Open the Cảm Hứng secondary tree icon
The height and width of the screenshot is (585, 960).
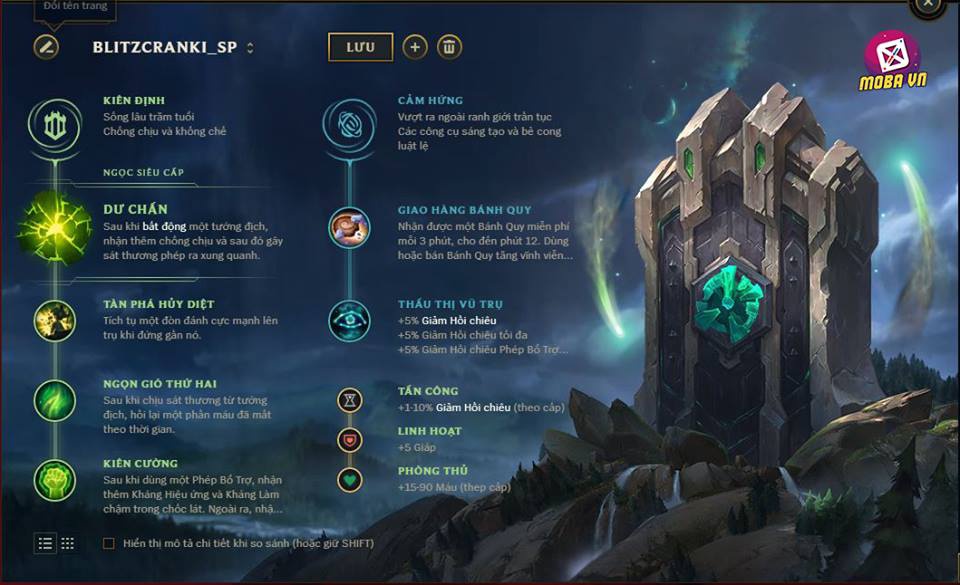click(x=349, y=125)
